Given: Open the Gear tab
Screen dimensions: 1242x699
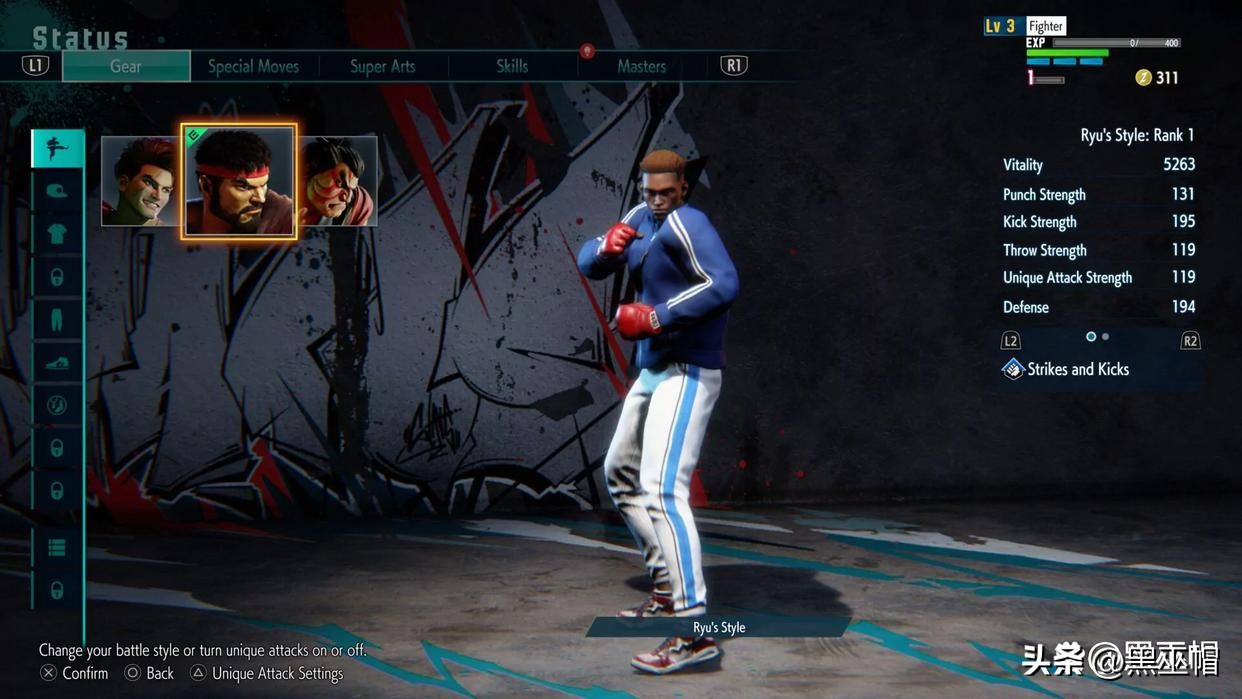Looking at the screenshot, I should click(126, 66).
